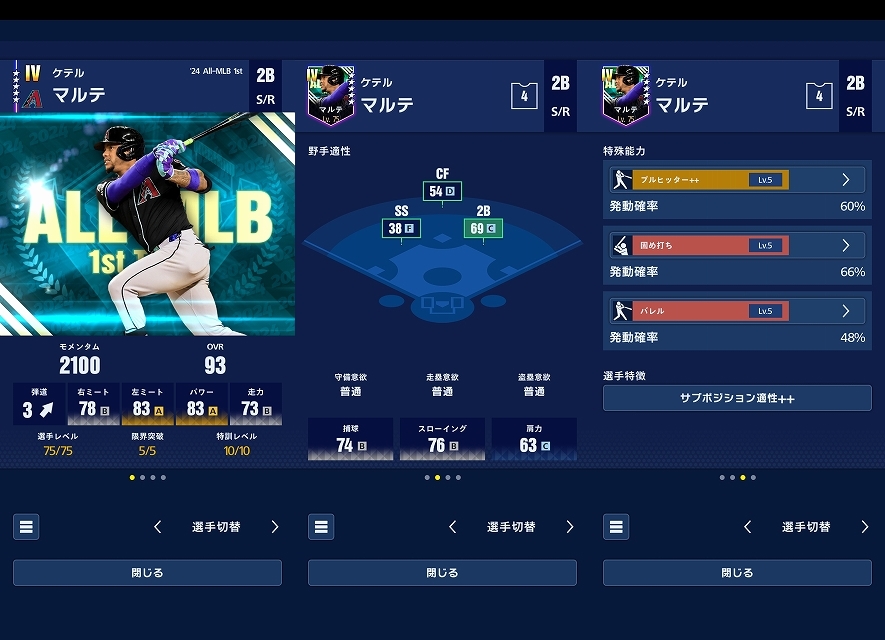
Task: Switch to next player under 特殊能力 panel
Action: click(865, 527)
